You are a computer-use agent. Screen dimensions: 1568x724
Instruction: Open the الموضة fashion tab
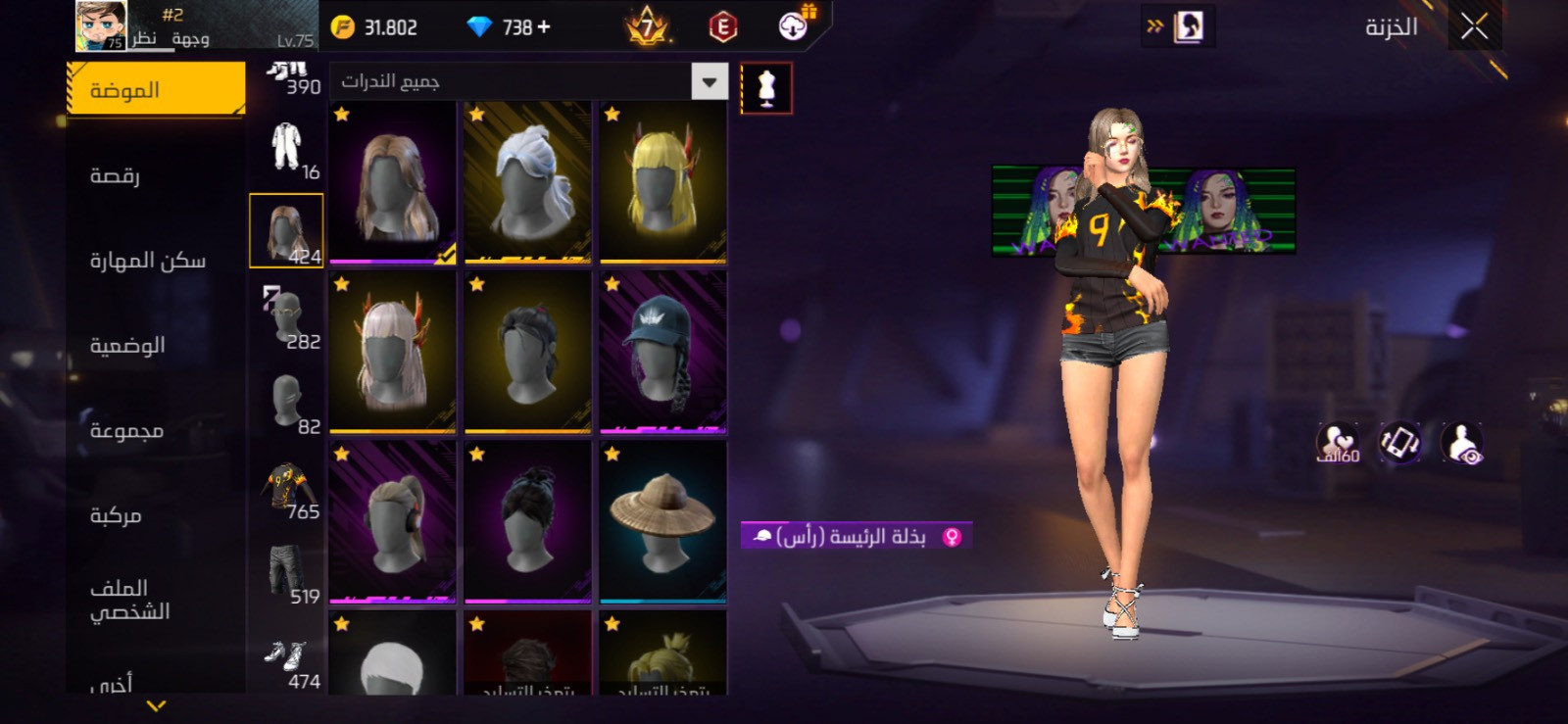(155, 90)
